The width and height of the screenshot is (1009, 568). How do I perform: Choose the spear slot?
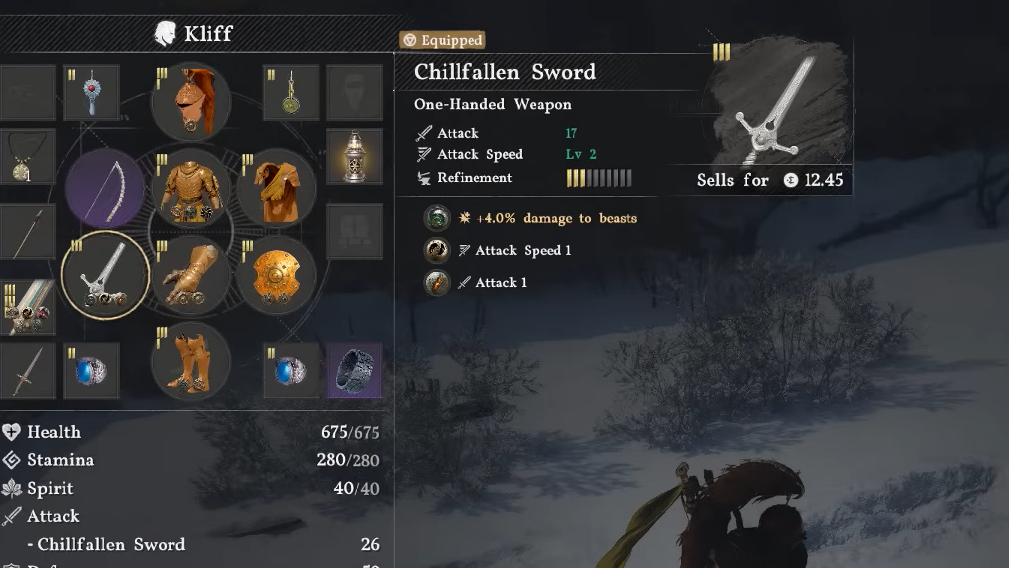coord(22,232)
